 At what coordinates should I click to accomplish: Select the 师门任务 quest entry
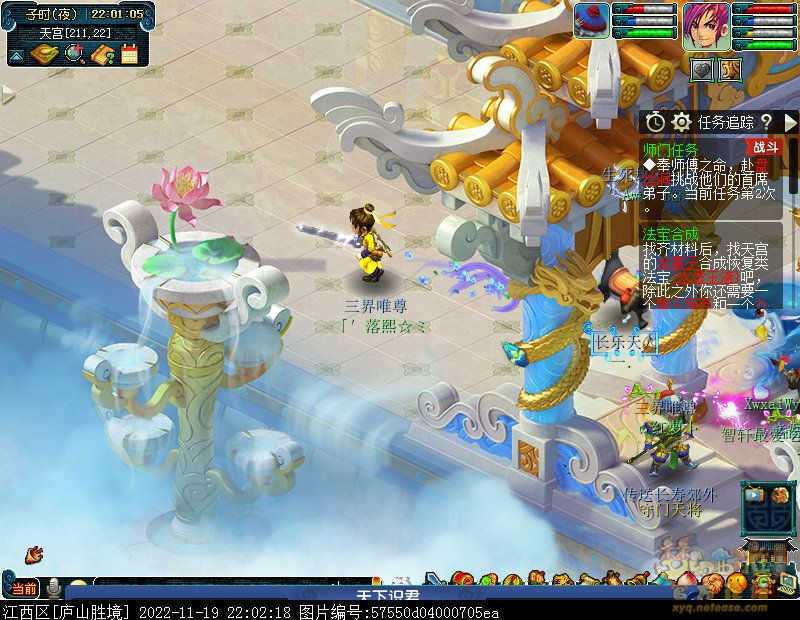click(670, 149)
